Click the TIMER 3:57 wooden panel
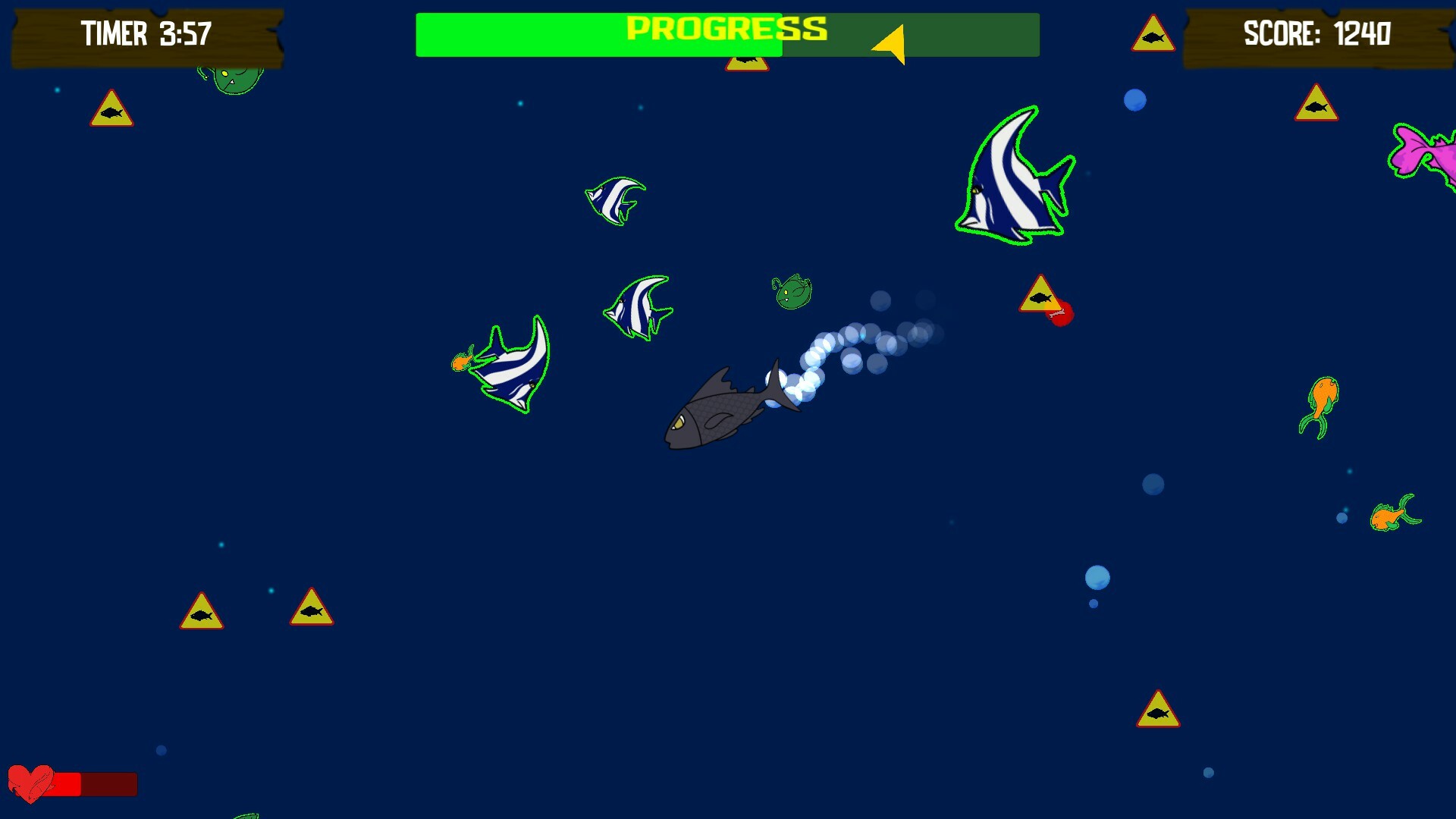1456x819 pixels. pyautogui.click(x=144, y=33)
